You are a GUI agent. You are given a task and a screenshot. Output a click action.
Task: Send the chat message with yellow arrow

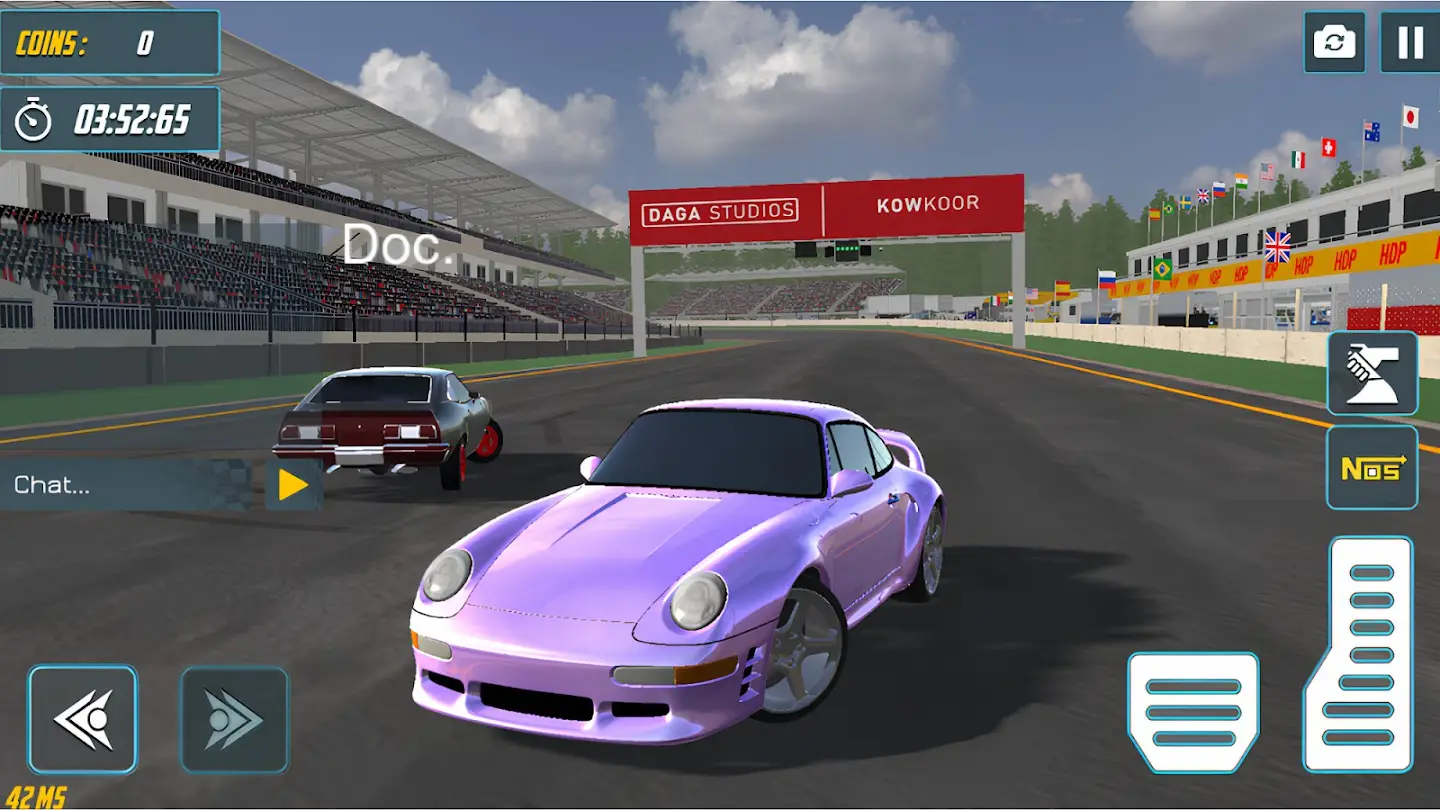pos(293,485)
